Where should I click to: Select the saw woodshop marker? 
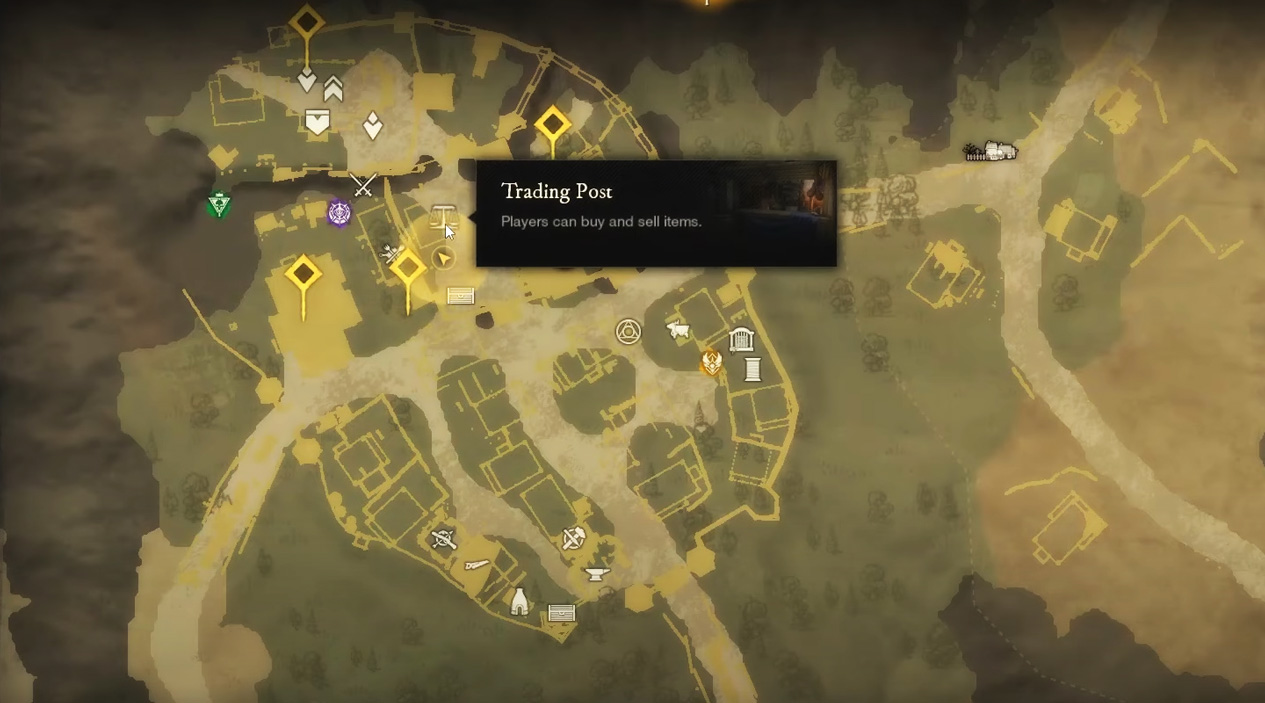[x=477, y=566]
